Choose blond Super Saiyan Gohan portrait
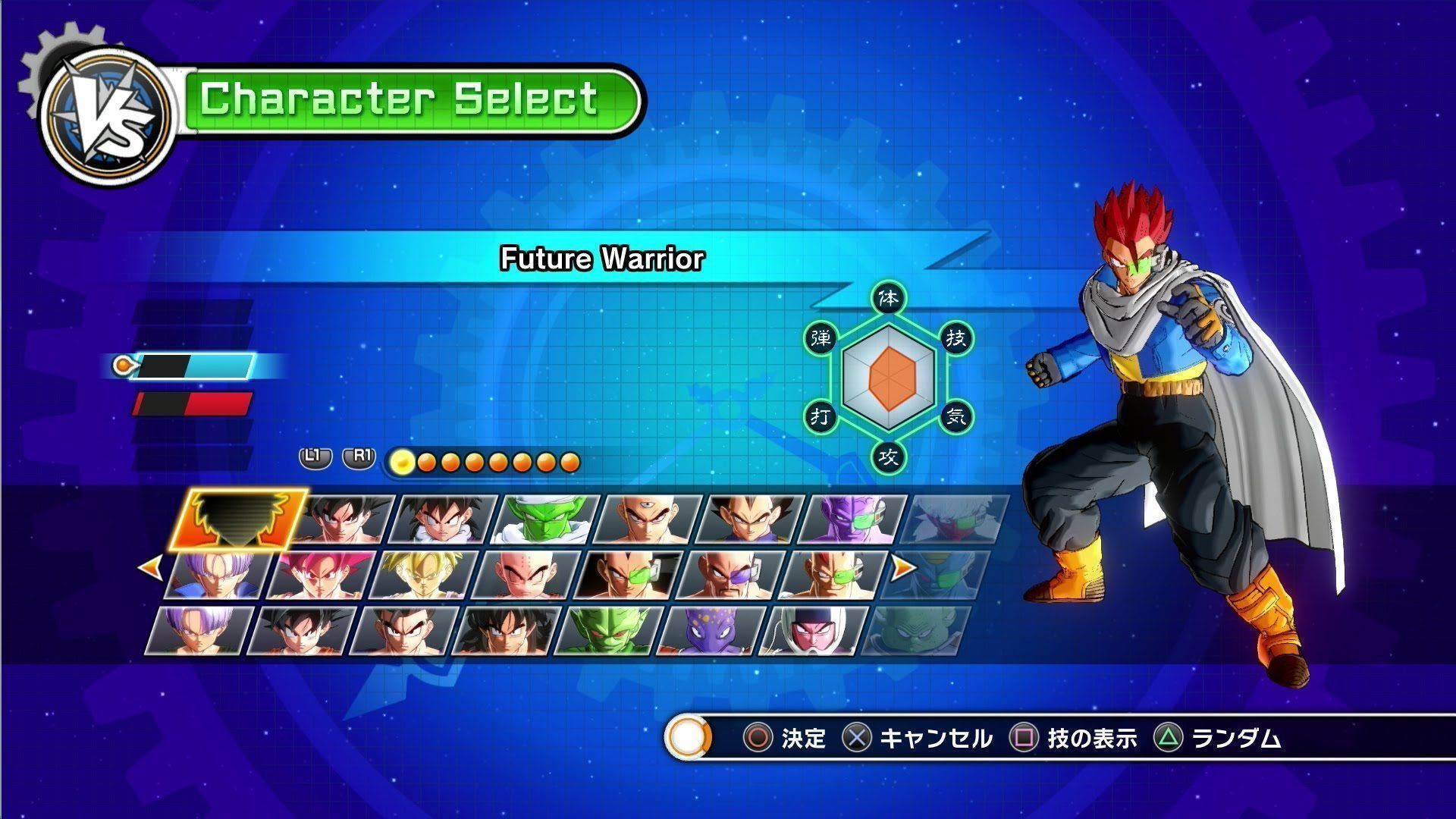Viewport: 1456px width, 819px height. point(425,576)
